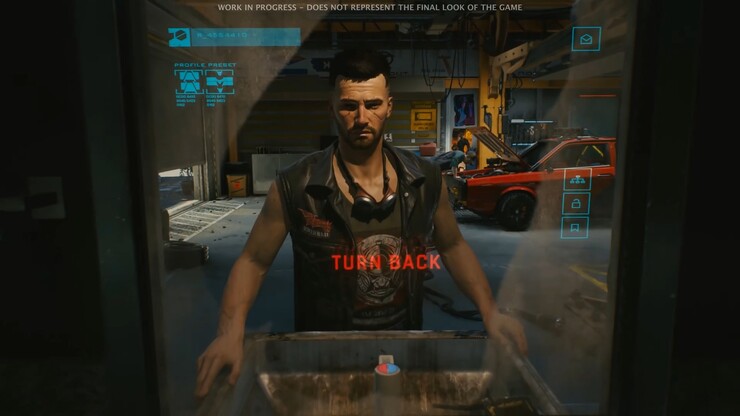740x416 pixels.
Task: Click the bookmark icon
Action: click(x=577, y=228)
